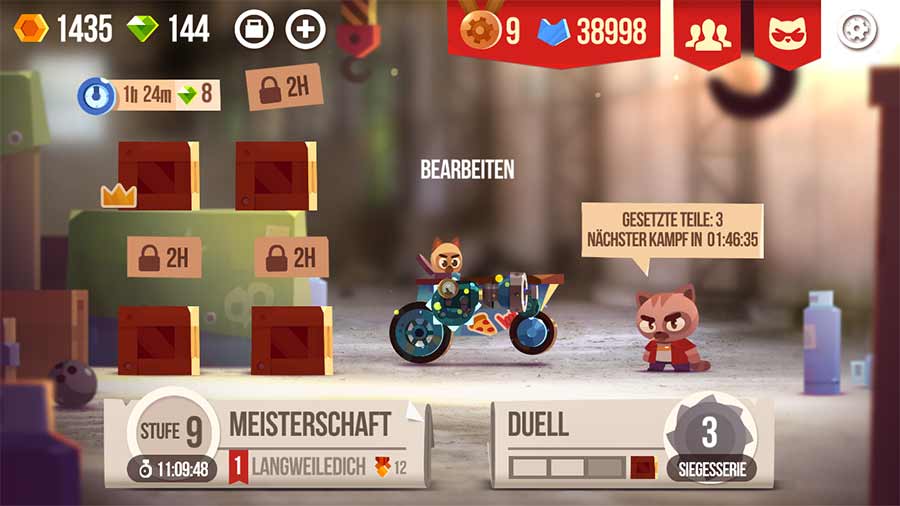Speed up the 1h 24m crate for 8 gems

[150, 96]
